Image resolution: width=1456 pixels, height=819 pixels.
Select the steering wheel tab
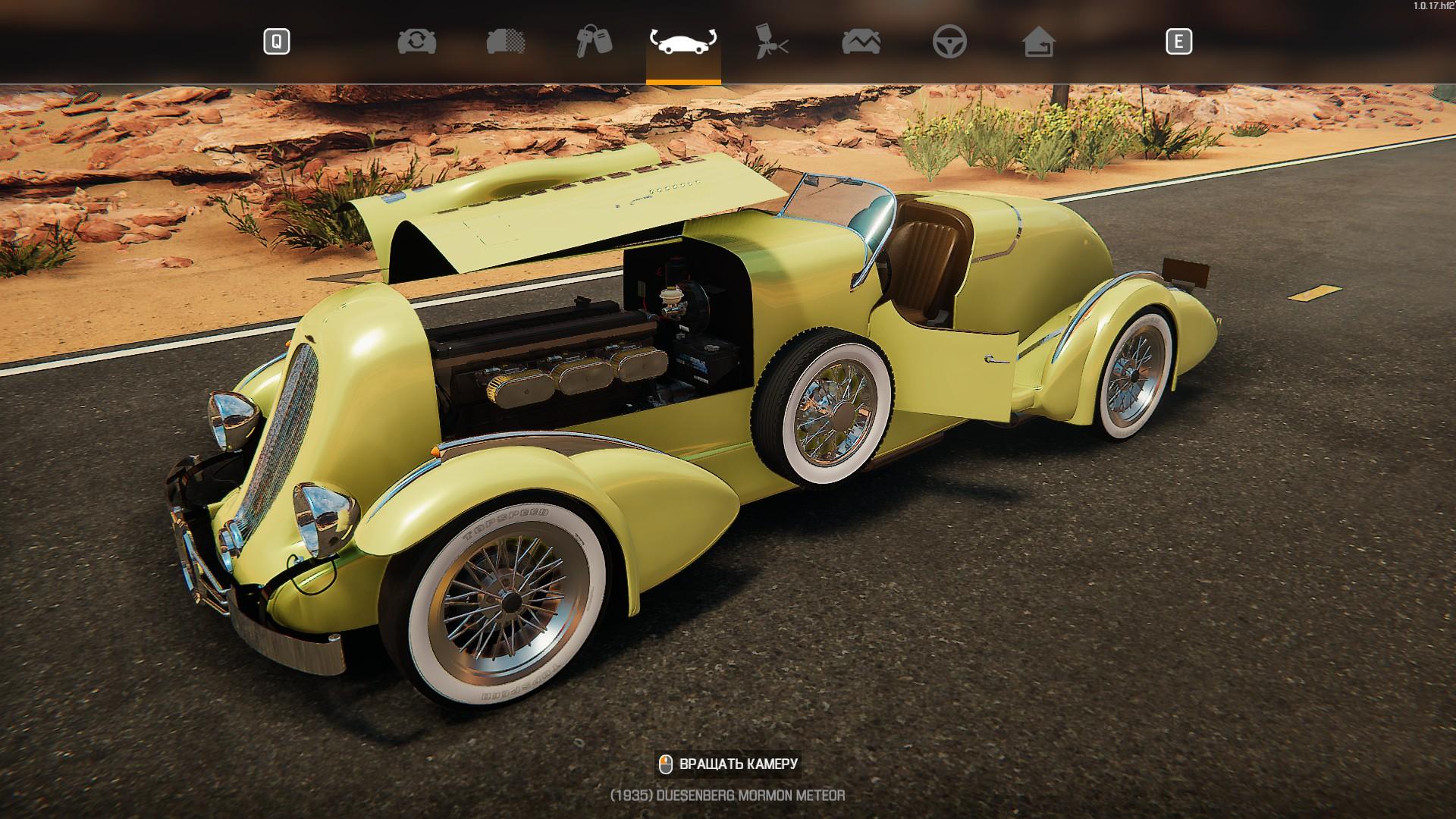949,42
